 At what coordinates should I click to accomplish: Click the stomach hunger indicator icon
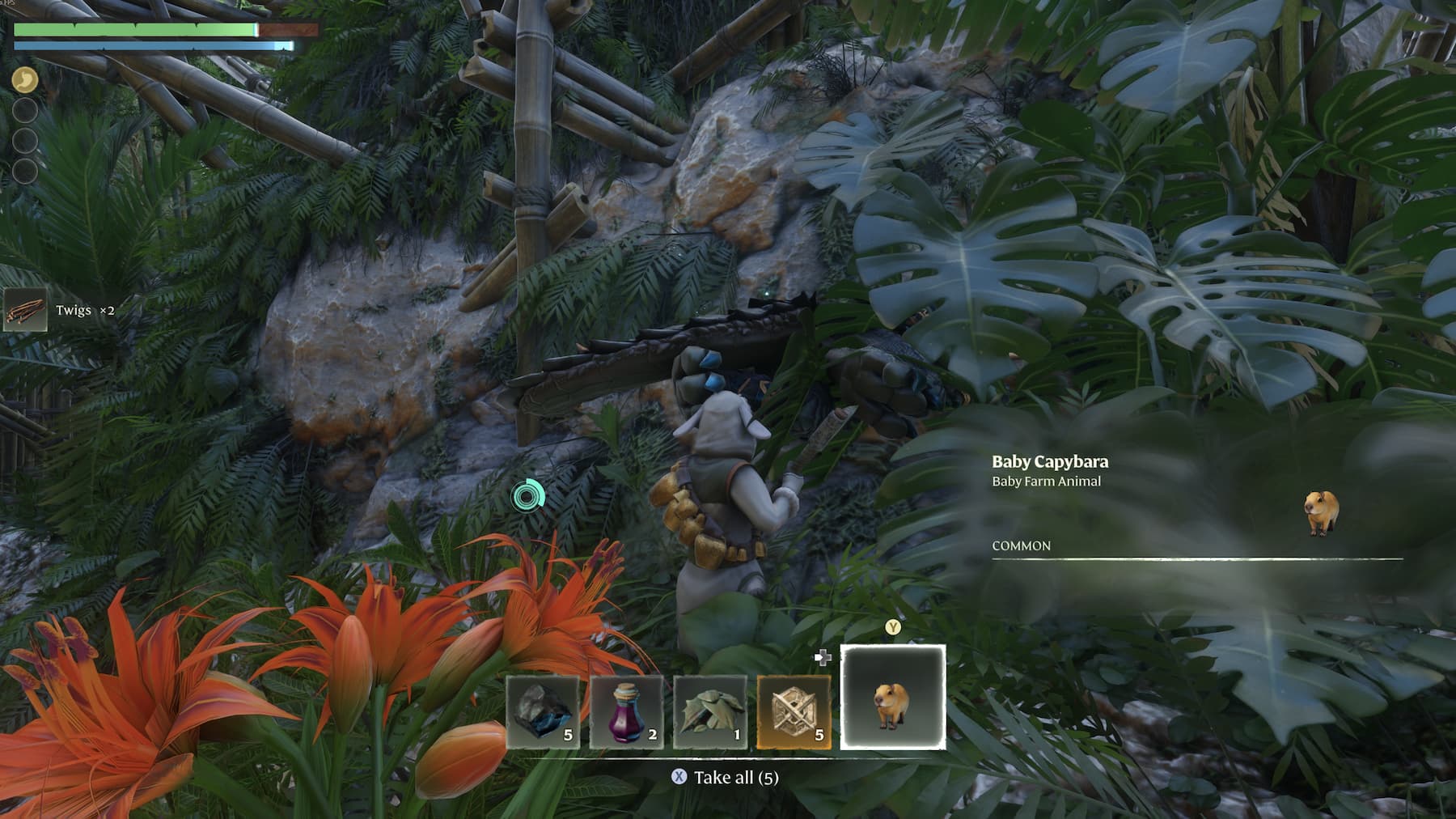24,79
